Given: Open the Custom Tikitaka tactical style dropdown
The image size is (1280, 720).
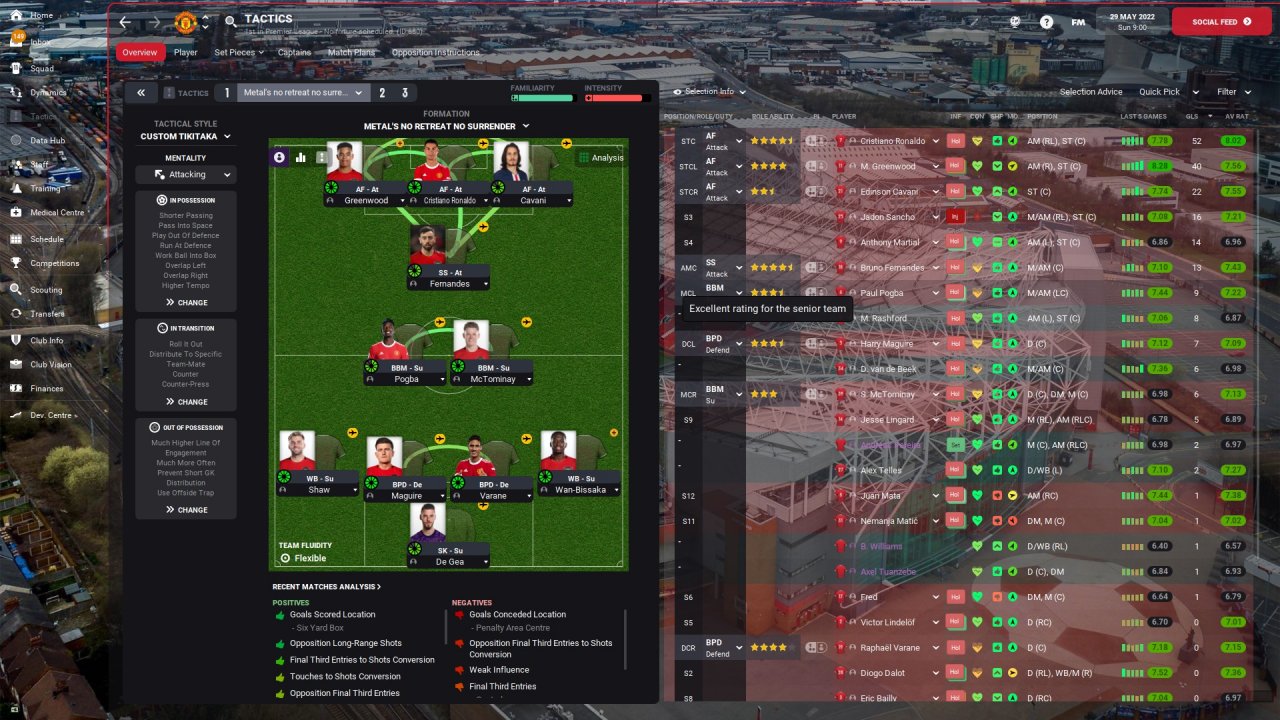Looking at the screenshot, I should point(186,136).
